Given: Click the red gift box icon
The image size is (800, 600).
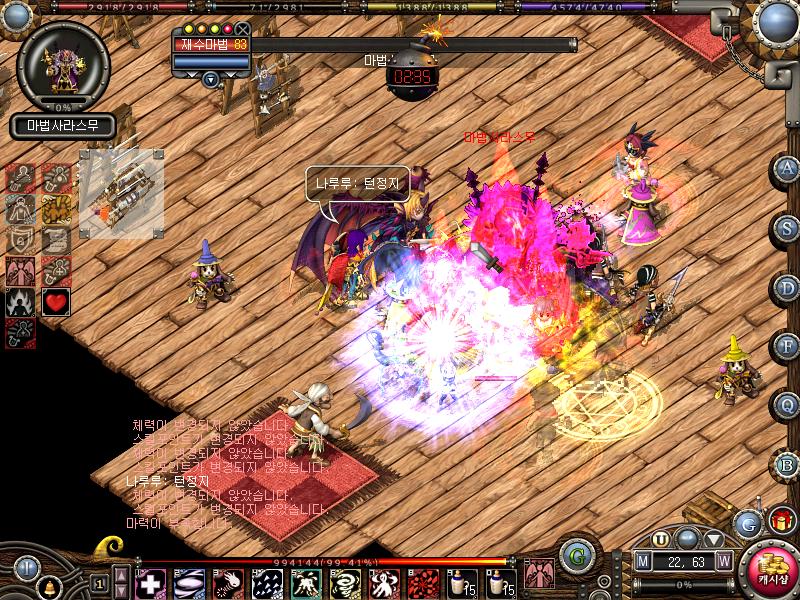Looking at the screenshot, I should tap(780, 520).
